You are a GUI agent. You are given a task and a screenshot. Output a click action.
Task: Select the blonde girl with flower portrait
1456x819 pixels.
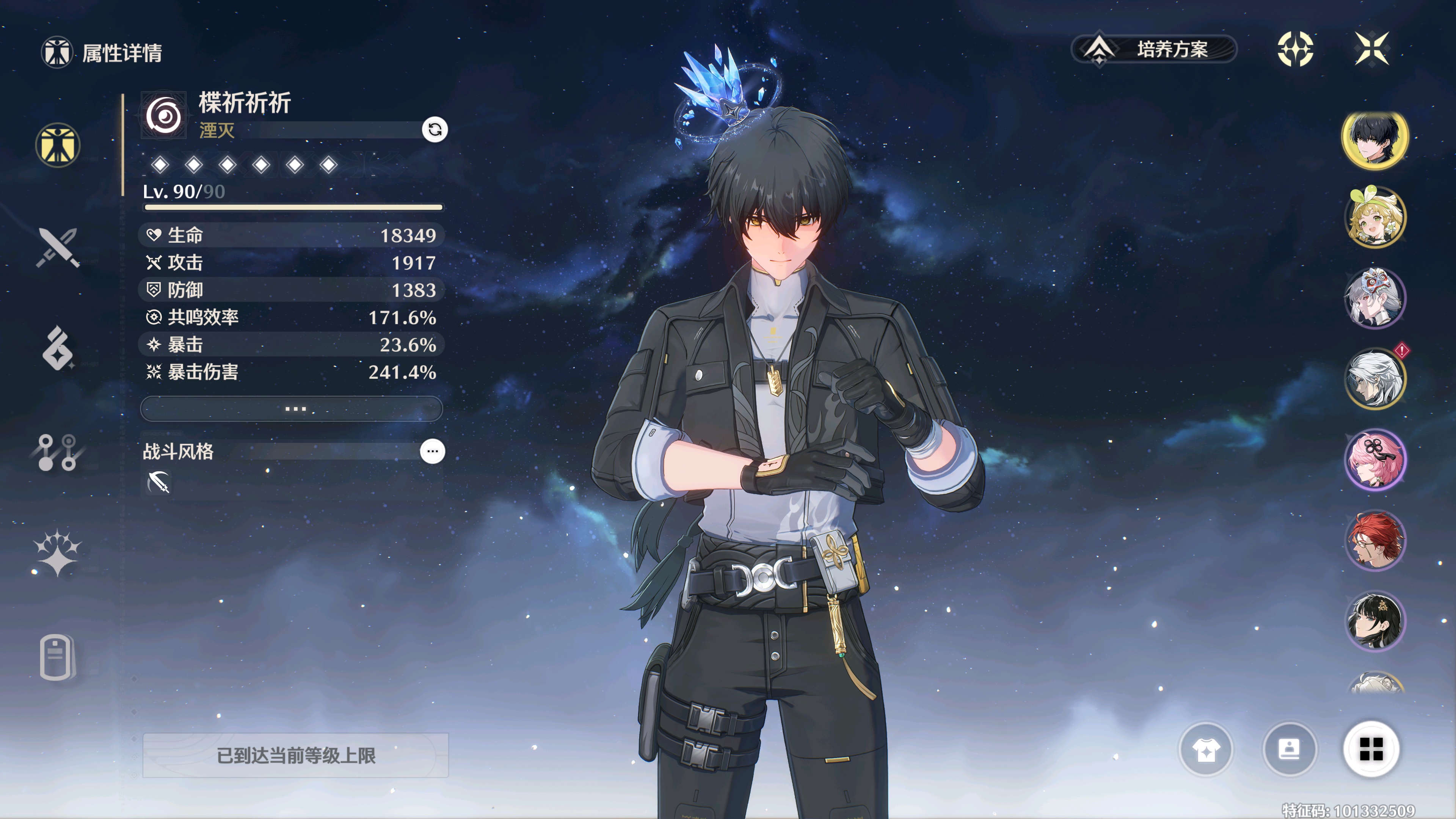point(1374,218)
